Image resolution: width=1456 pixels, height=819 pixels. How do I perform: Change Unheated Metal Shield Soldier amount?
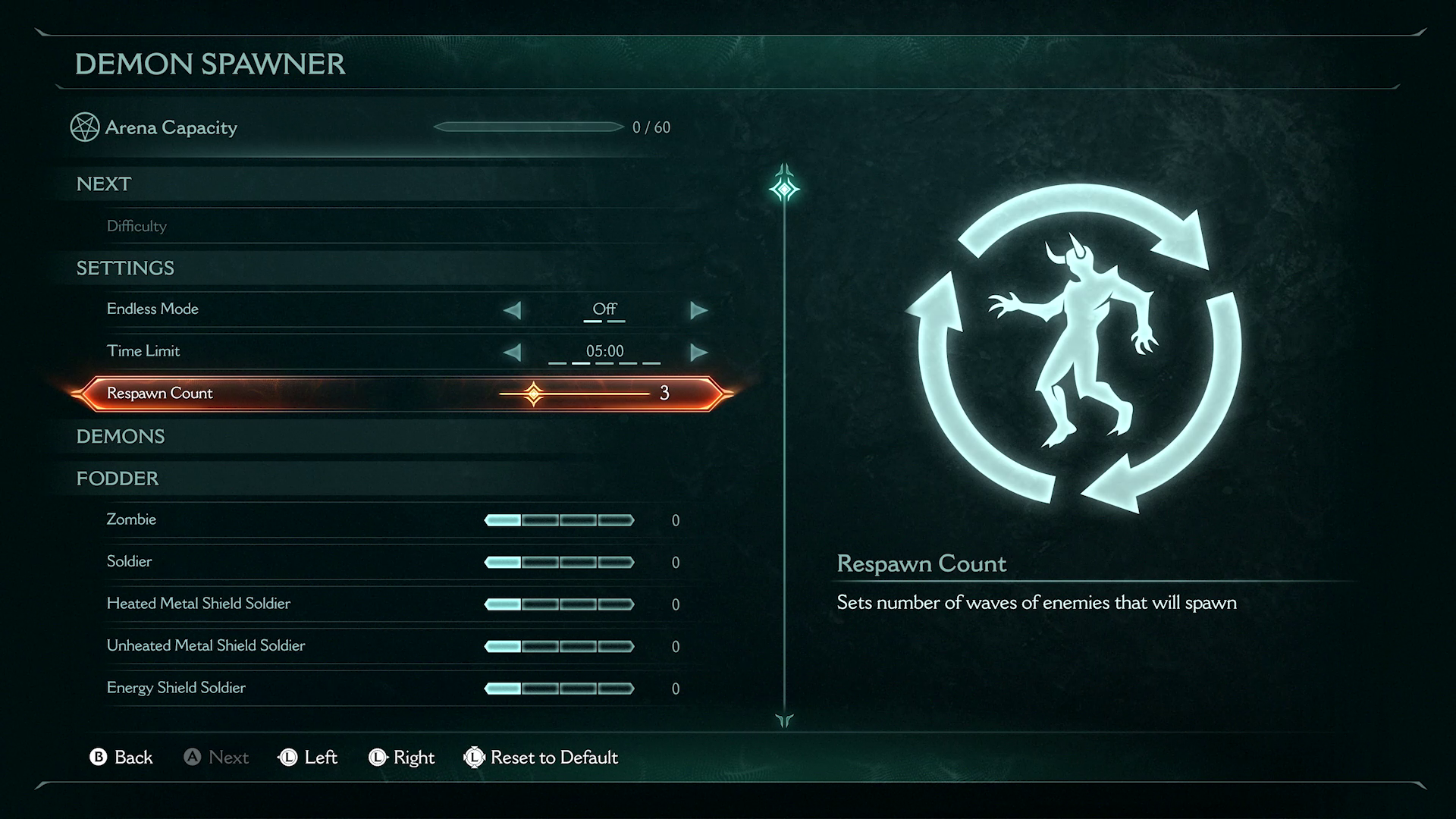tap(559, 646)
